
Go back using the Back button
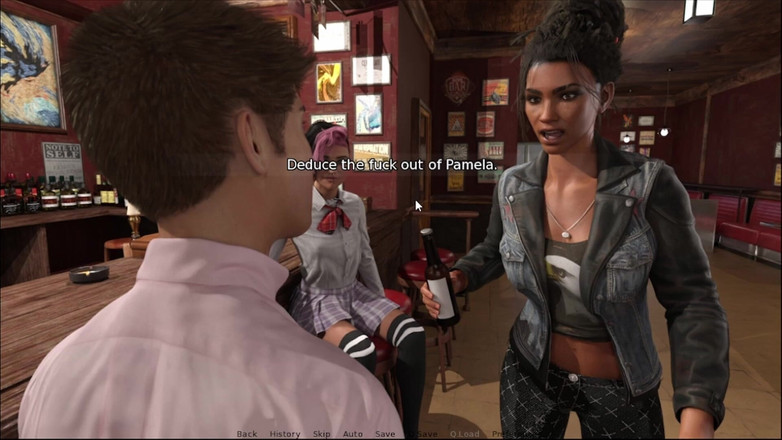[247, 434]
